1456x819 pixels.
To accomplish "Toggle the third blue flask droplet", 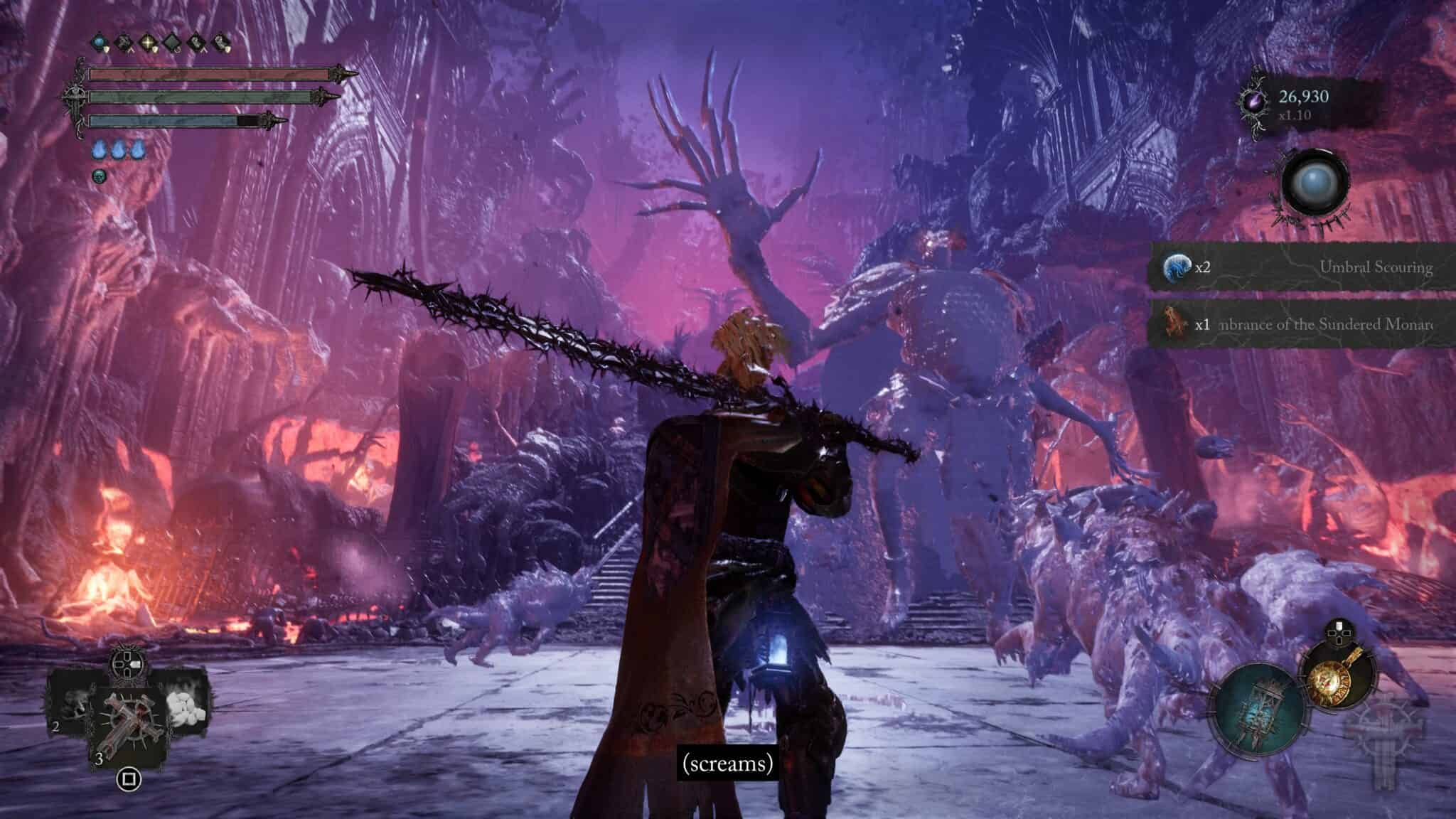I will [138, 148].
